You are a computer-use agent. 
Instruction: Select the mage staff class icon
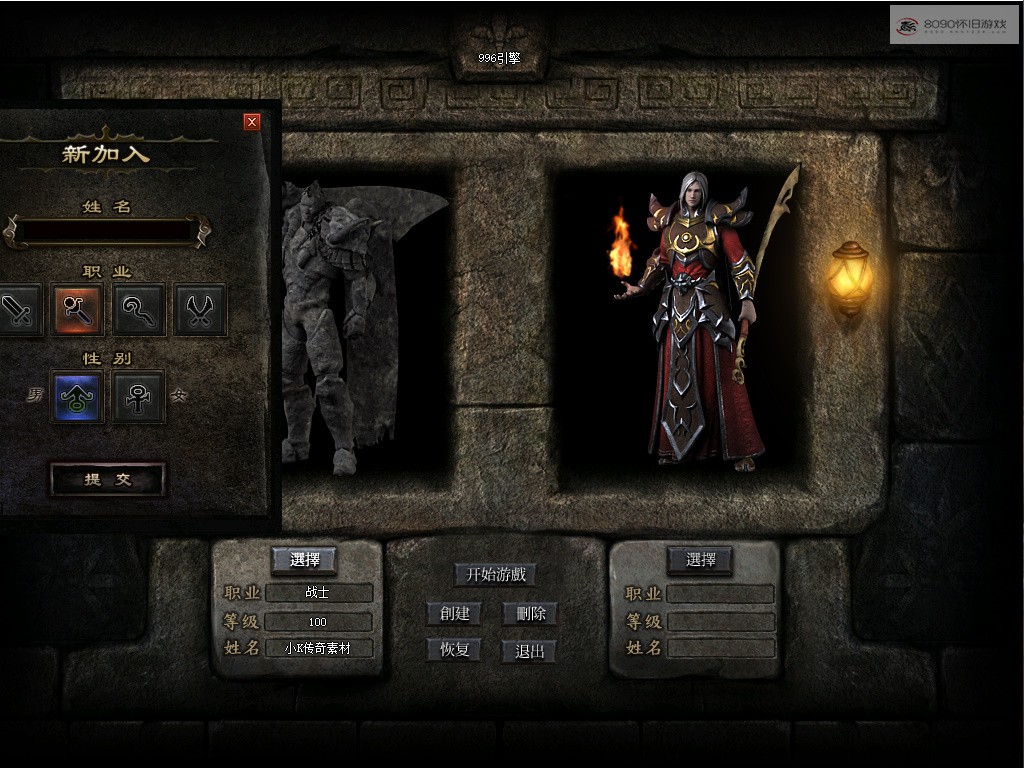click(79, 310)
